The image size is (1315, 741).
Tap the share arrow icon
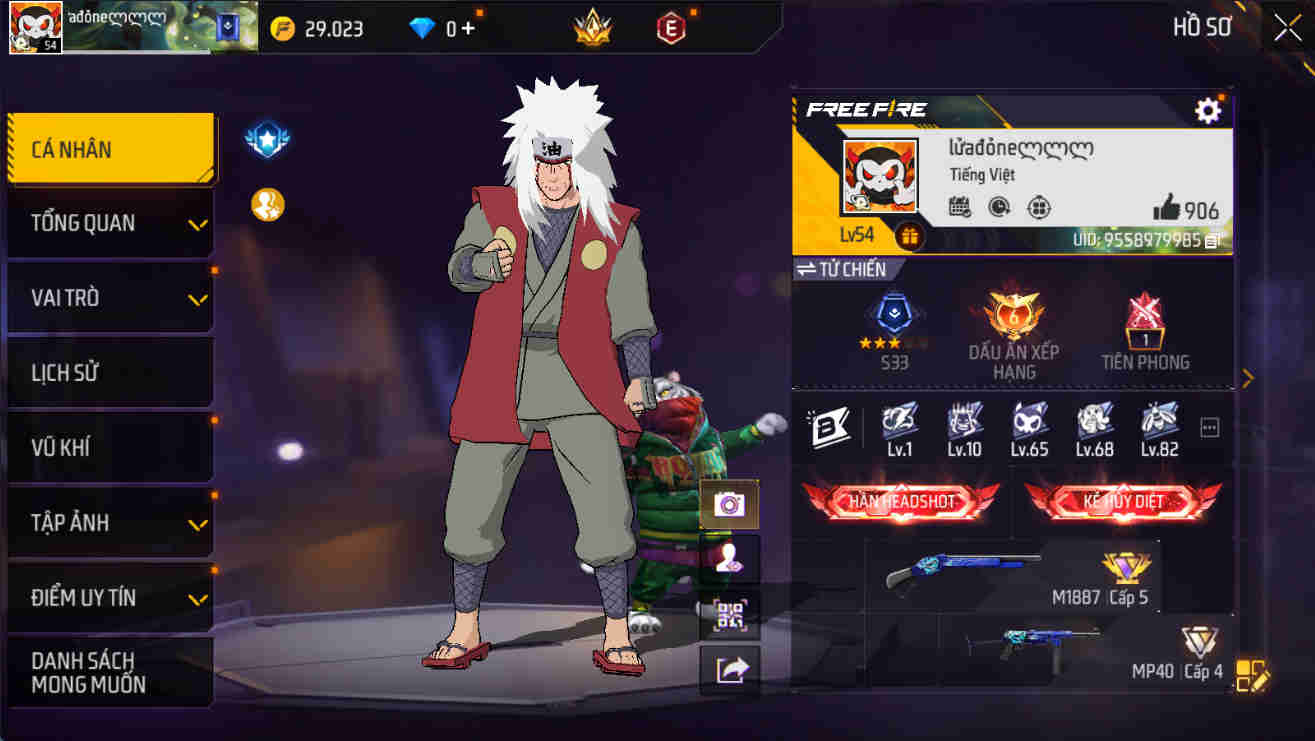(730, 668)
